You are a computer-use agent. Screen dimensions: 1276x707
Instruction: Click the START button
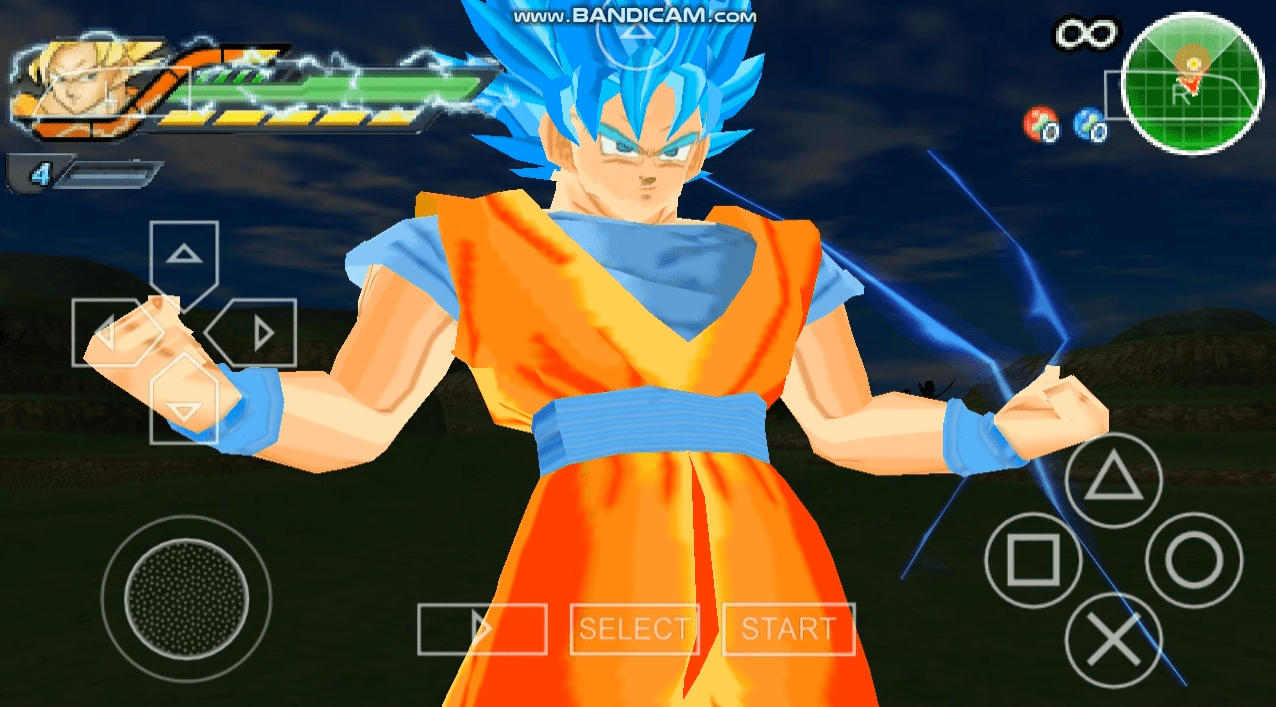pos(788,629)
